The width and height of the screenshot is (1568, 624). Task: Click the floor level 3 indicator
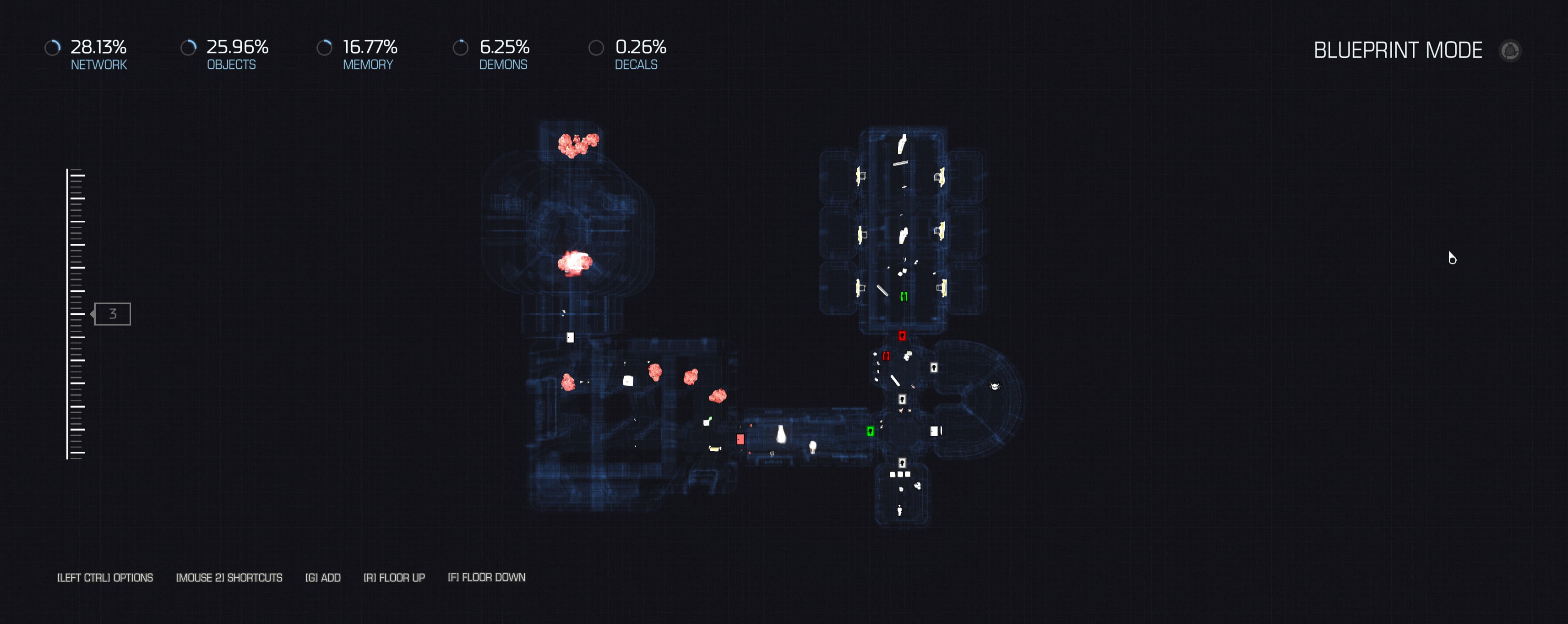(113, 314)
